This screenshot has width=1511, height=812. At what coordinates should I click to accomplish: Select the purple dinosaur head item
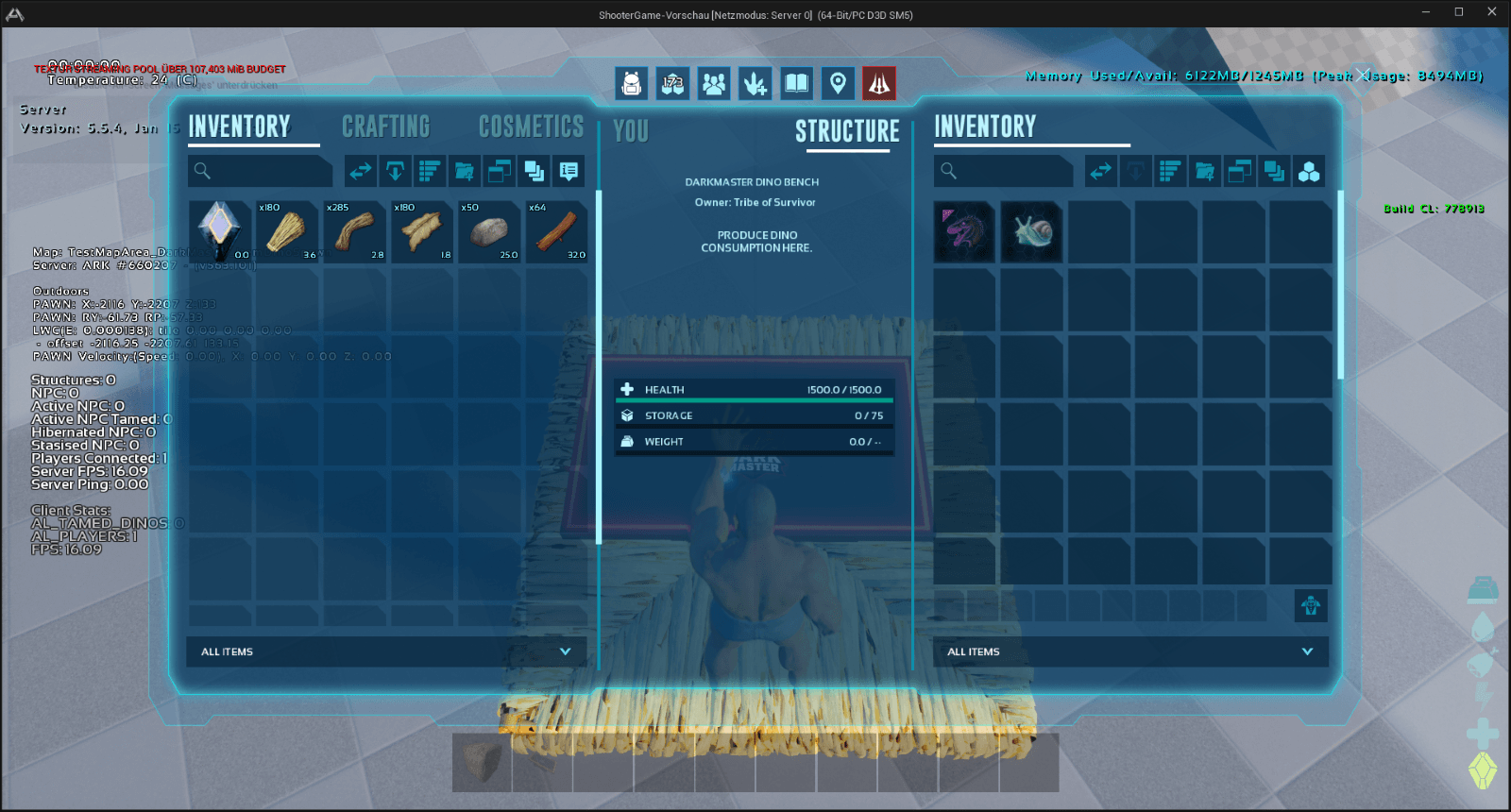(964, 231)
